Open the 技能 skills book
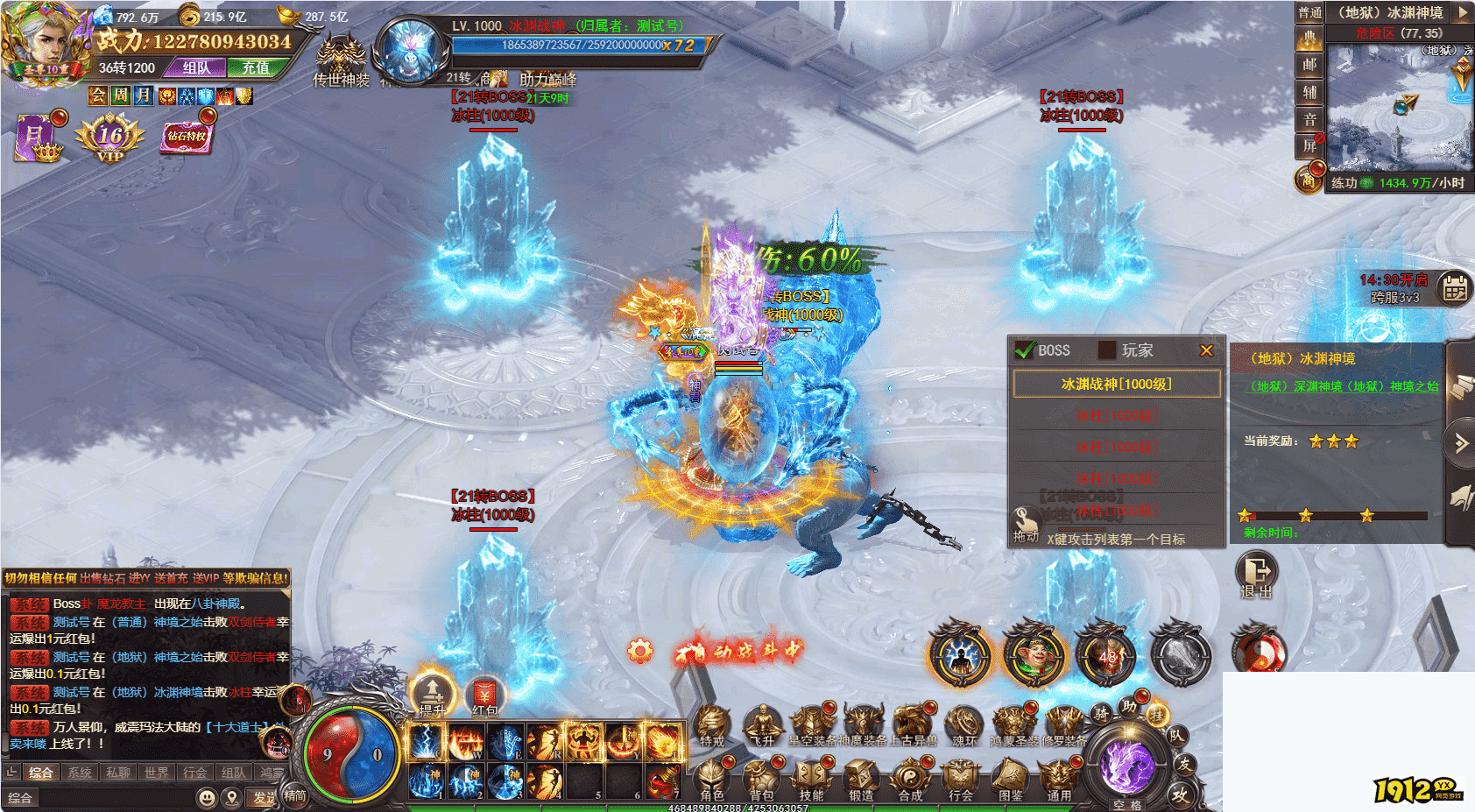 (811, 778)
